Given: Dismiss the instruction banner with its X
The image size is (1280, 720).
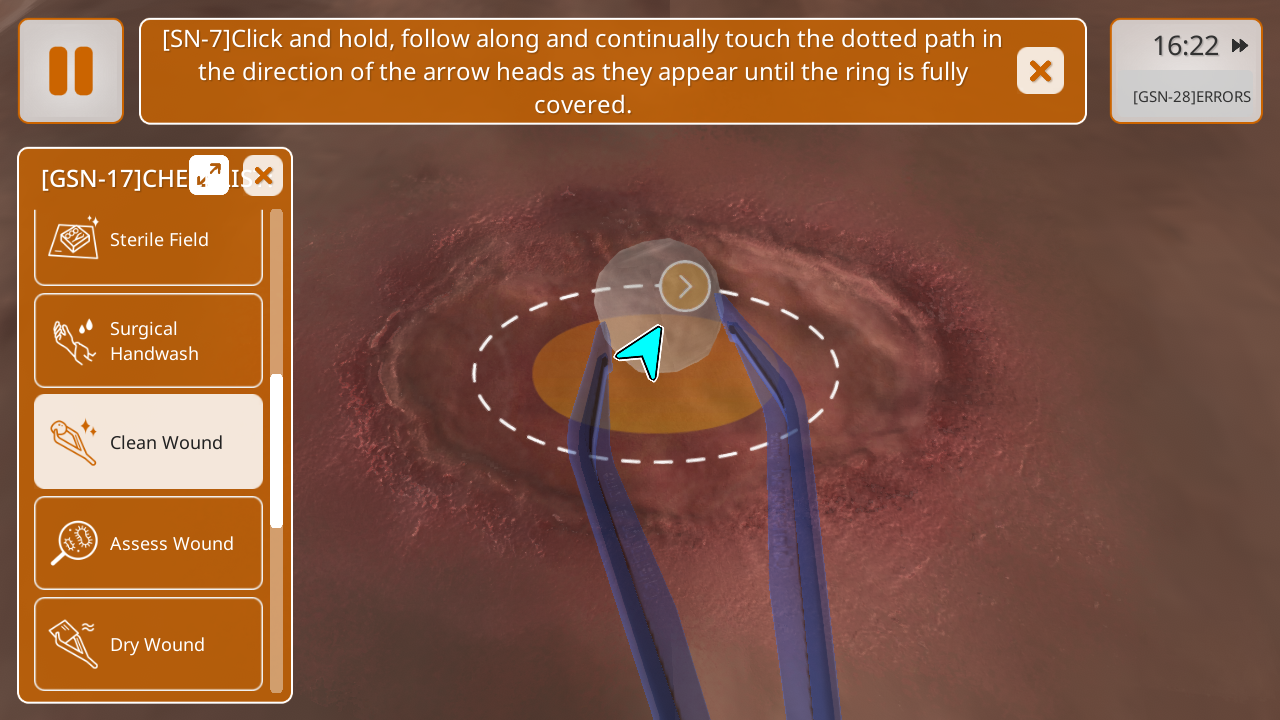Looking at the screenshot, I should [1040, 71].
